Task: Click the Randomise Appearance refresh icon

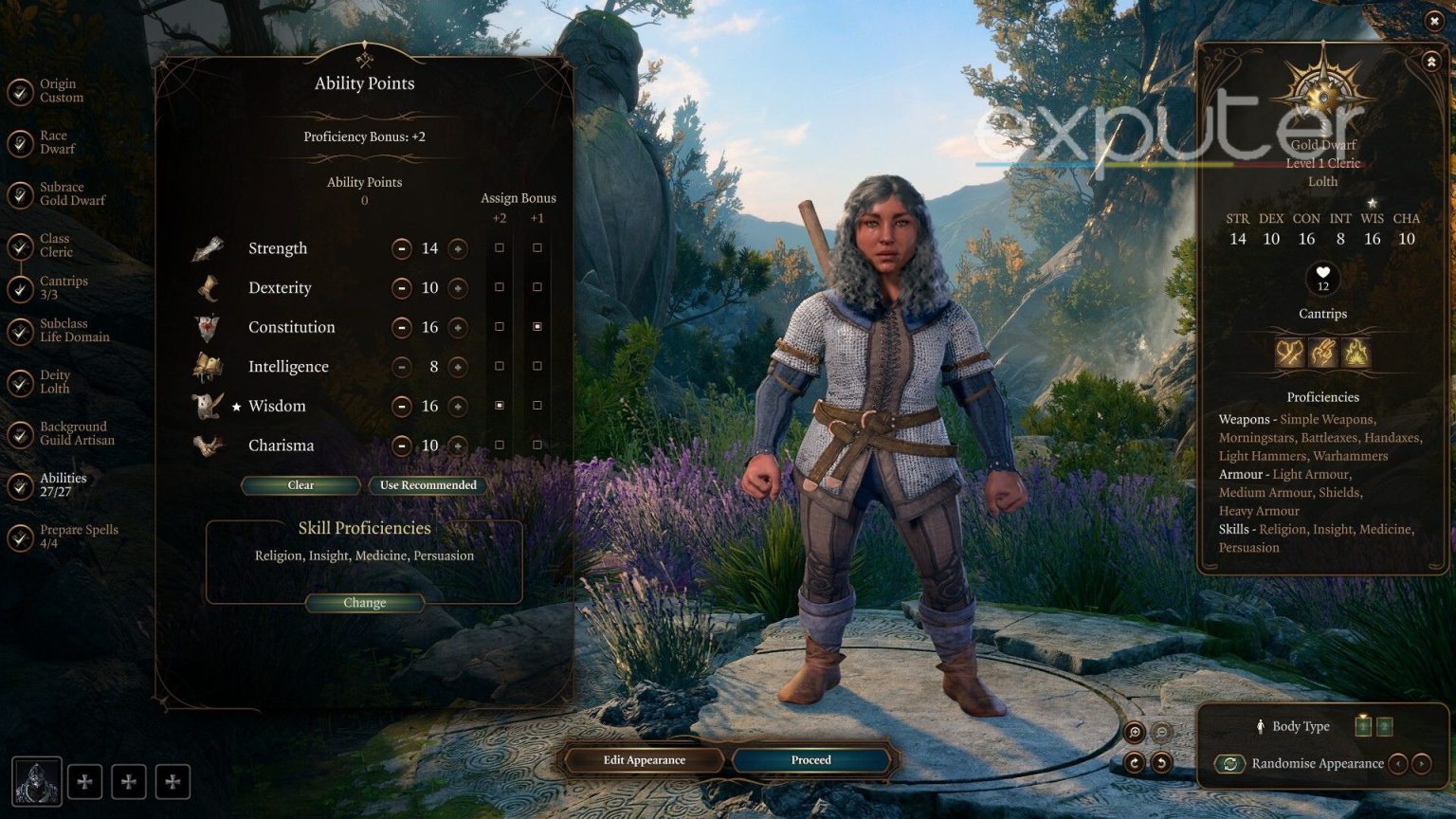Action: coord(1230,763)
